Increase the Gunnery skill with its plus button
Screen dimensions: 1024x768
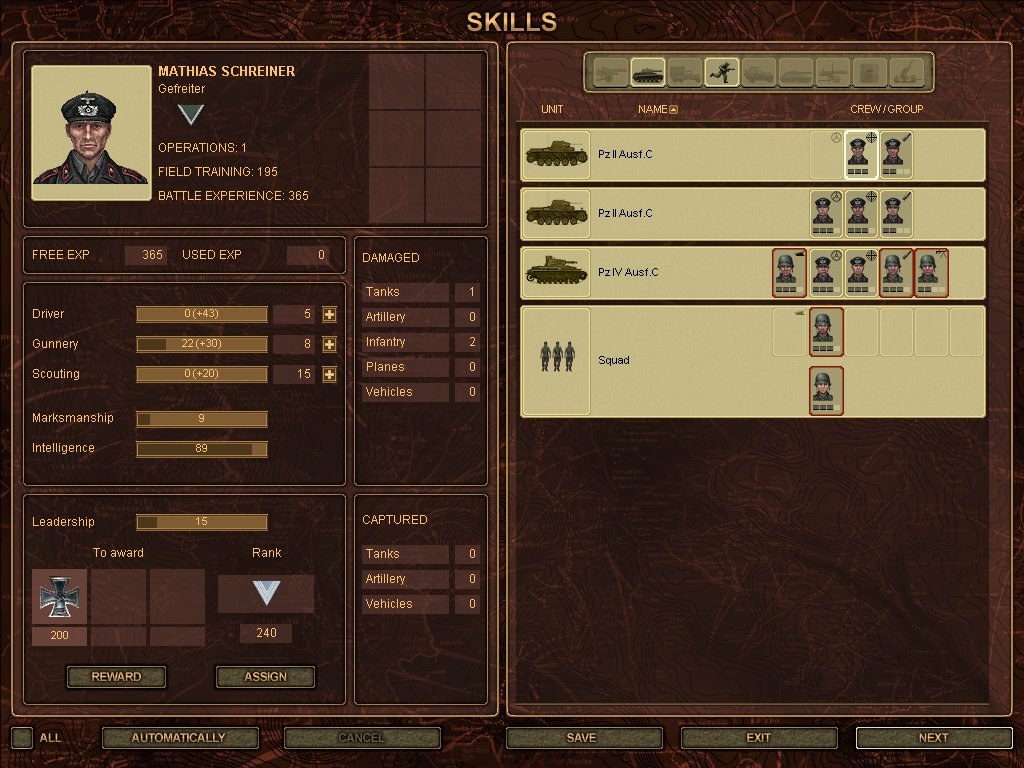pyautogui.click(x=329, y=344)
